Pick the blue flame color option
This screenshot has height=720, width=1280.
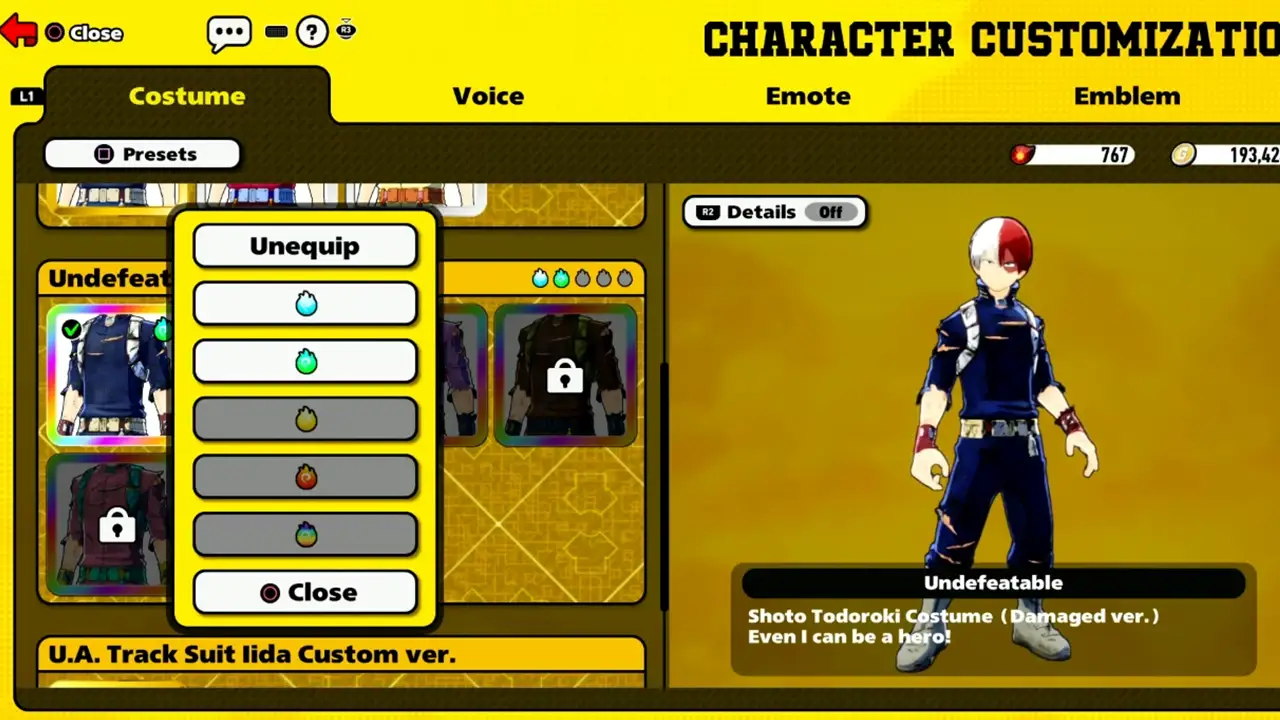[305, 303]
